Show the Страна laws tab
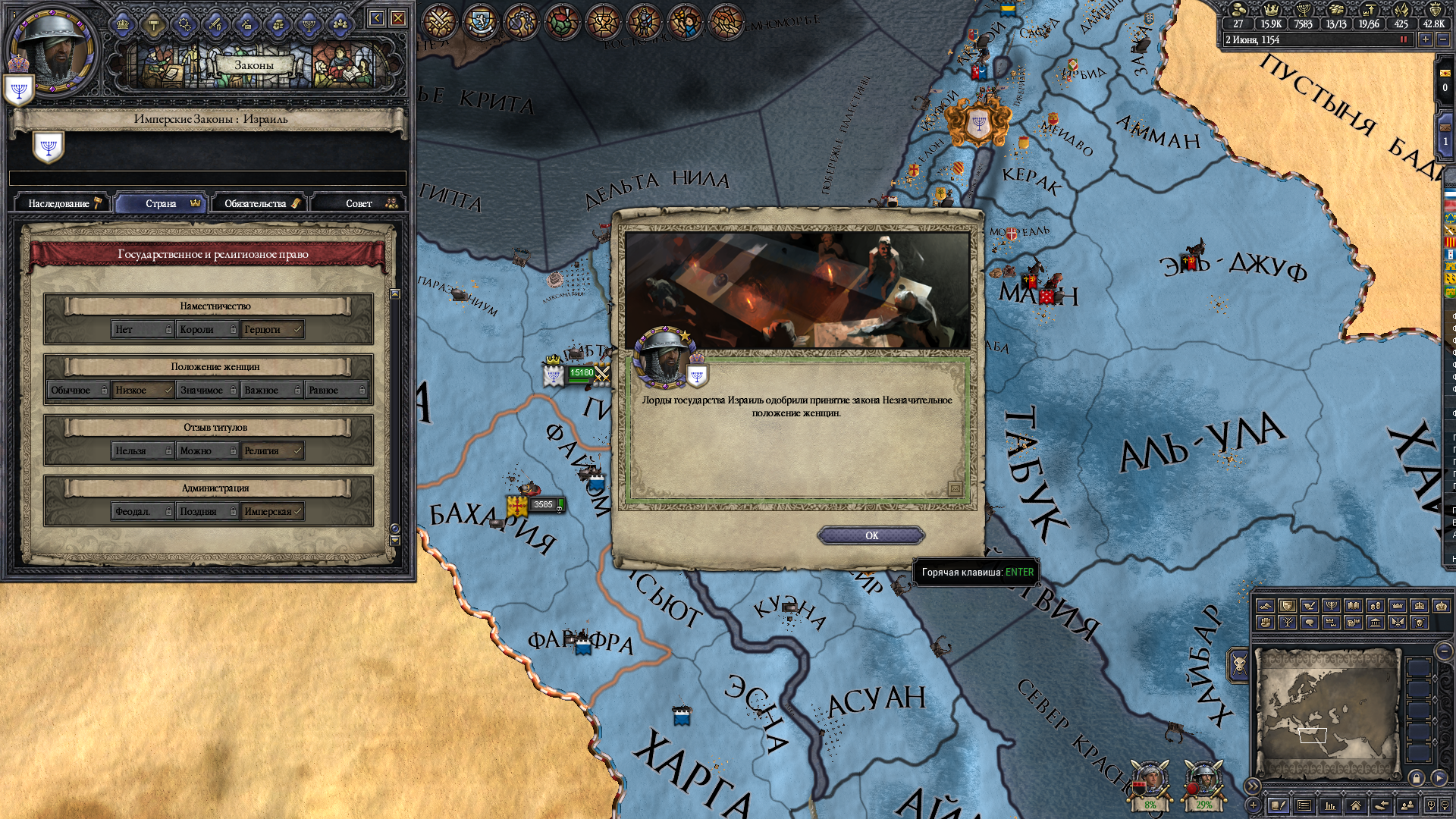The height and width of the screenshot is (819, 1456). pos(162,203)
